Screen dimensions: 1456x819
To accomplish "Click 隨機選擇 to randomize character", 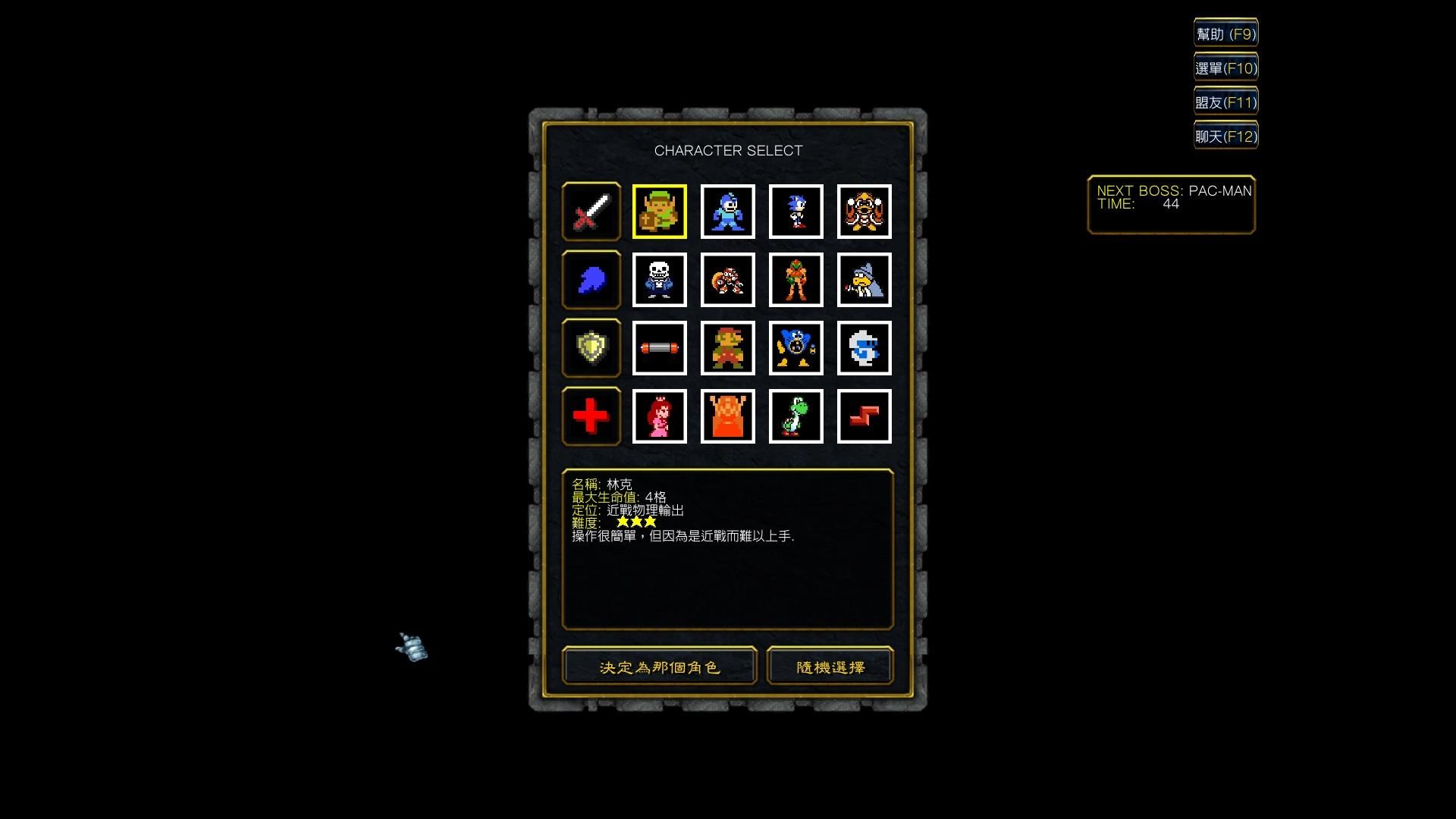I will pyautogui.click(x=829, y=666).
